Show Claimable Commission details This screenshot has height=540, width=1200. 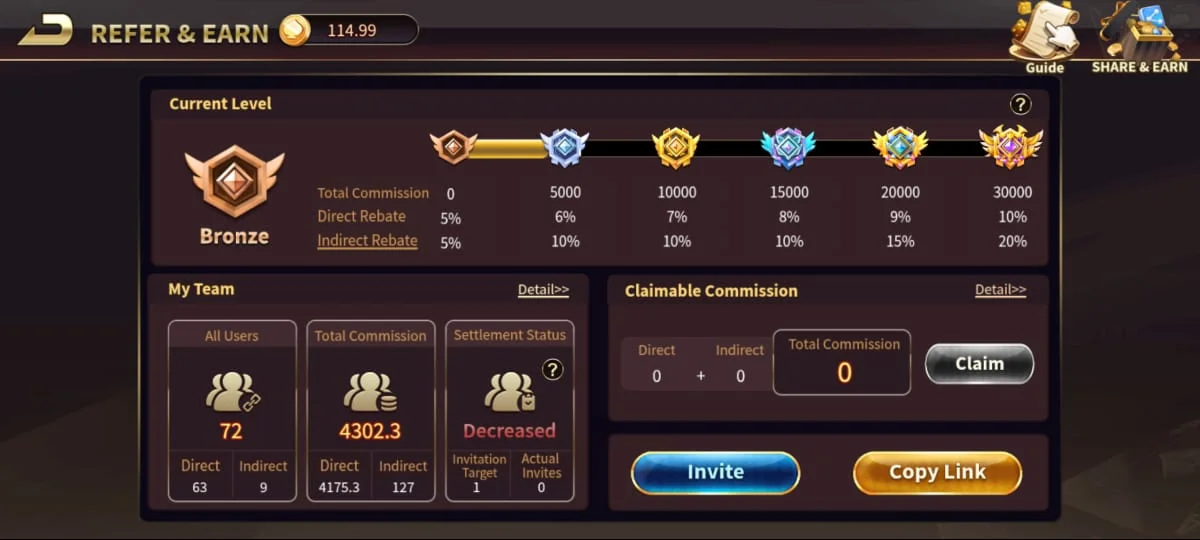click(x=1000, y=290)
